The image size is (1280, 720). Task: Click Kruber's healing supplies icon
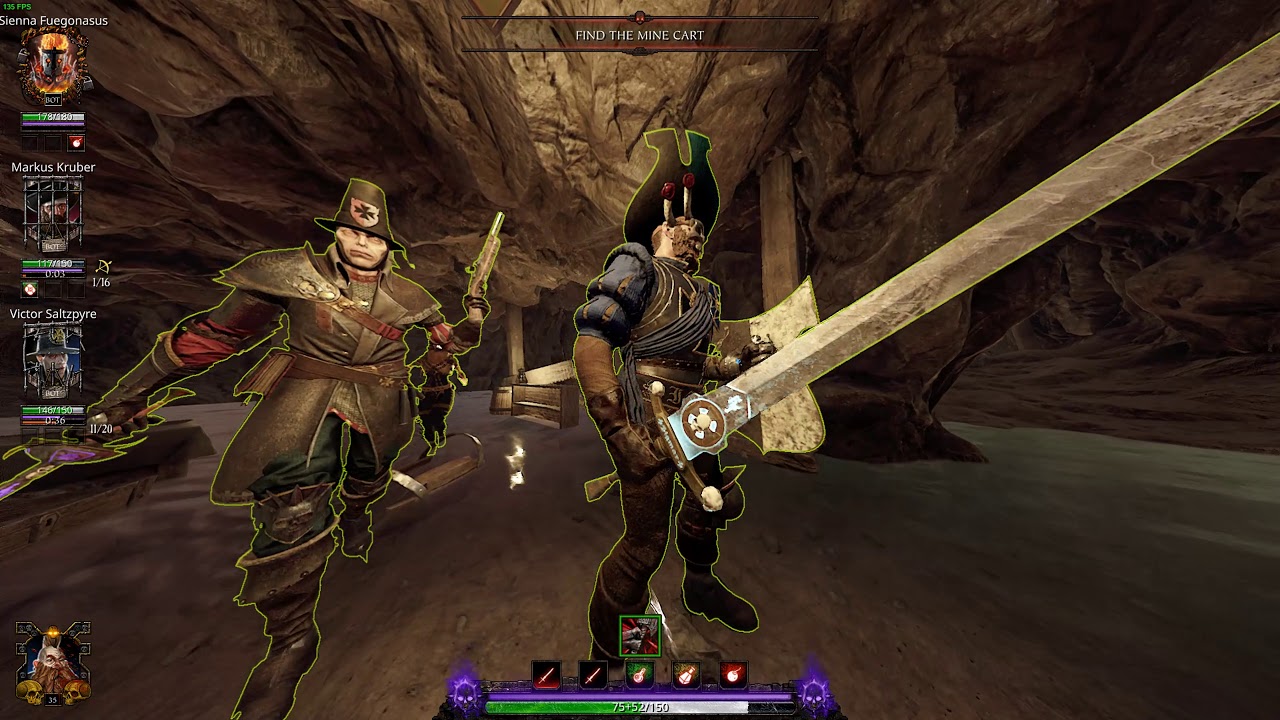coord(30,289)
